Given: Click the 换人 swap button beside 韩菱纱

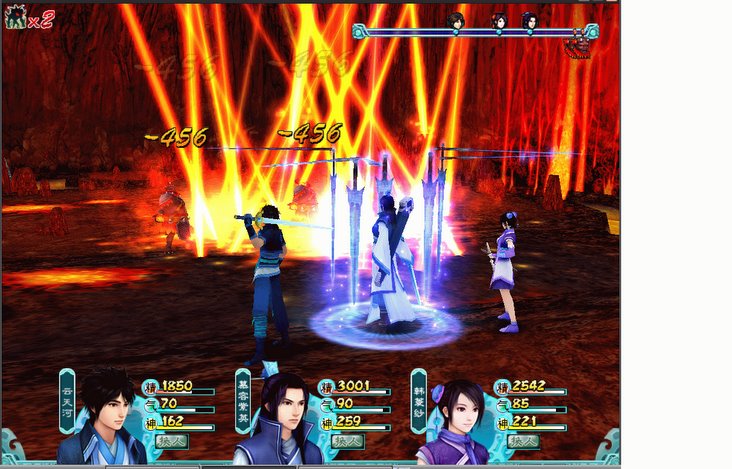Looking at the screenshot, I should click(x=522, y=441).
